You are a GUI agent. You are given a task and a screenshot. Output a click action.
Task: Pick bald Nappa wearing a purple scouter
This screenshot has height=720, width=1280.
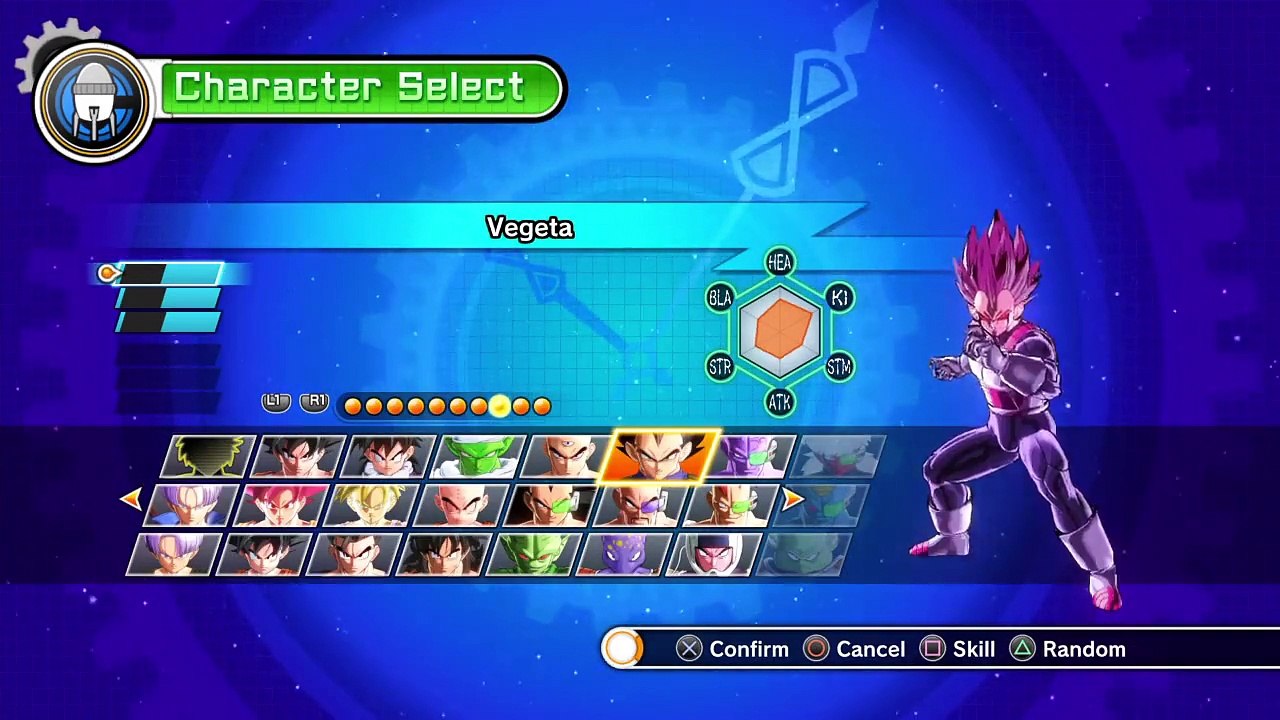click(640, 505)
